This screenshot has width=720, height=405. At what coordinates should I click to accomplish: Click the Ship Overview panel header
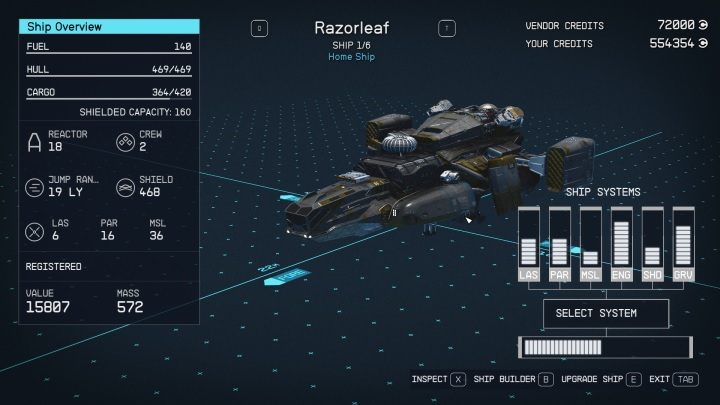pos(109,27)
